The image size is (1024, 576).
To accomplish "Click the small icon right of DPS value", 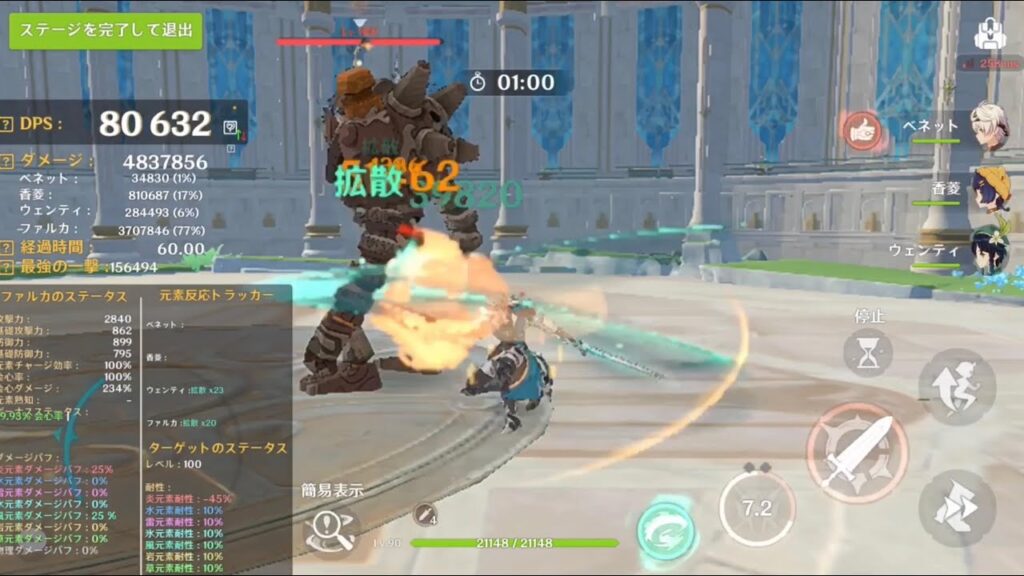I will [231, 127].
